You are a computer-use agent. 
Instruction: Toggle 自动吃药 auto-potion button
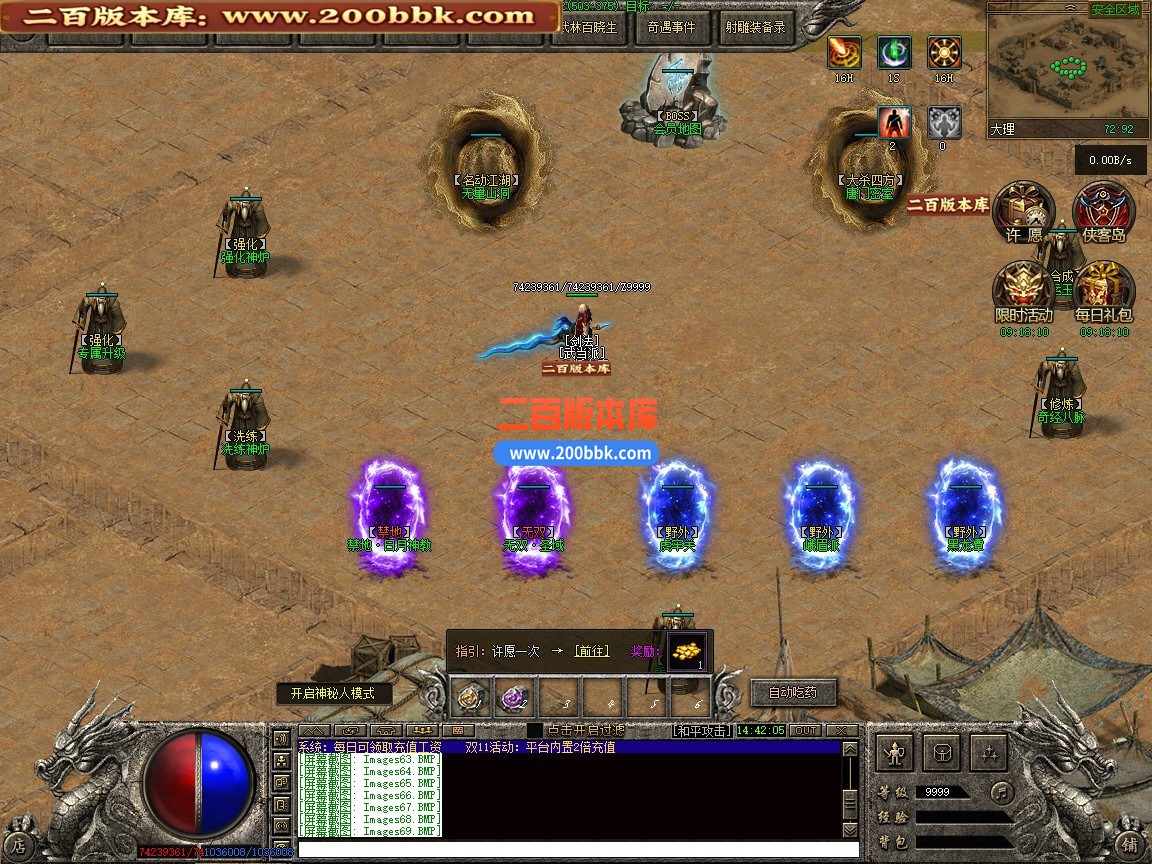point(792,692)
